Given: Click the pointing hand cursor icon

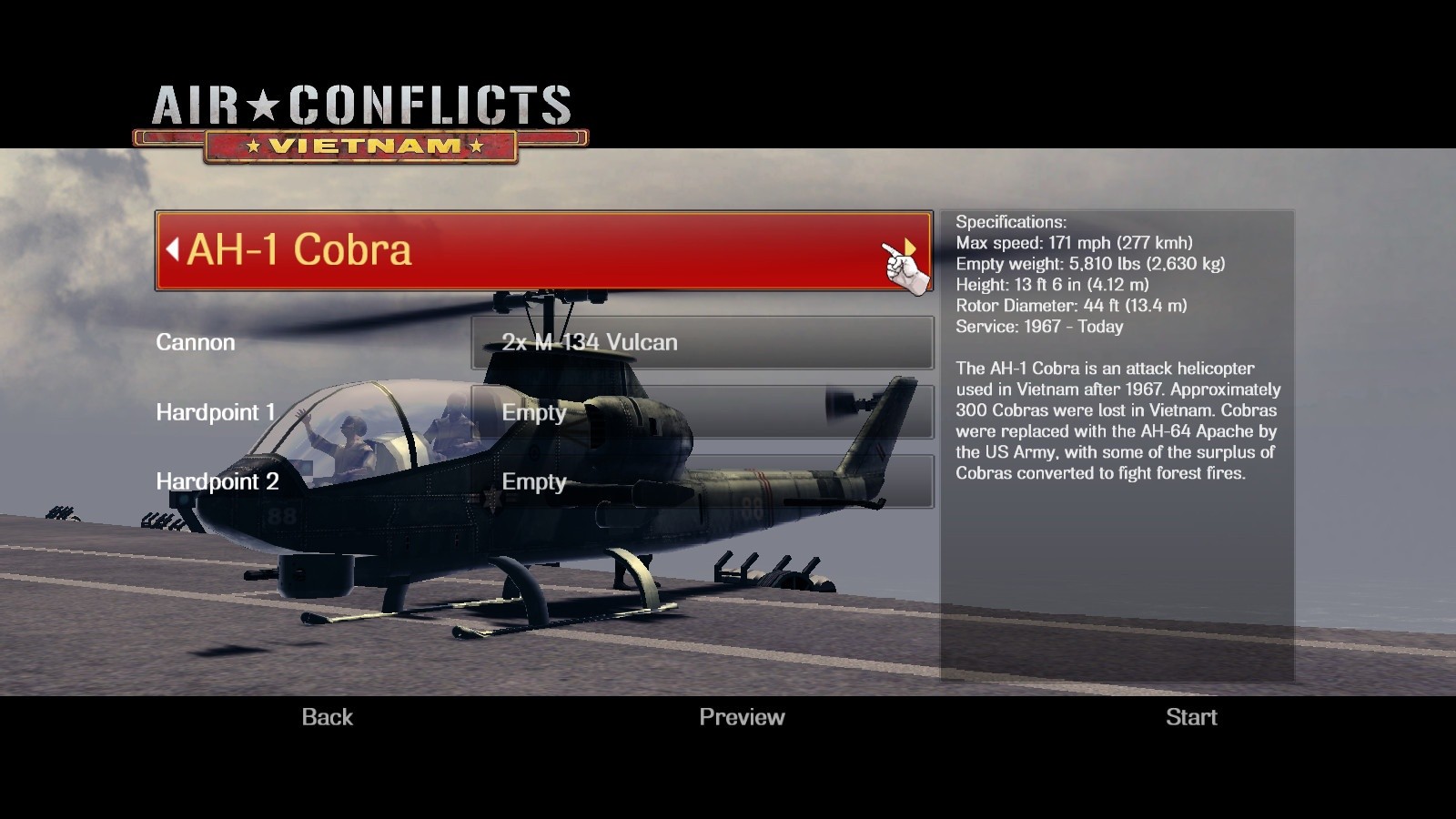Looking at the screenshot, I should (x=901, y=267).
